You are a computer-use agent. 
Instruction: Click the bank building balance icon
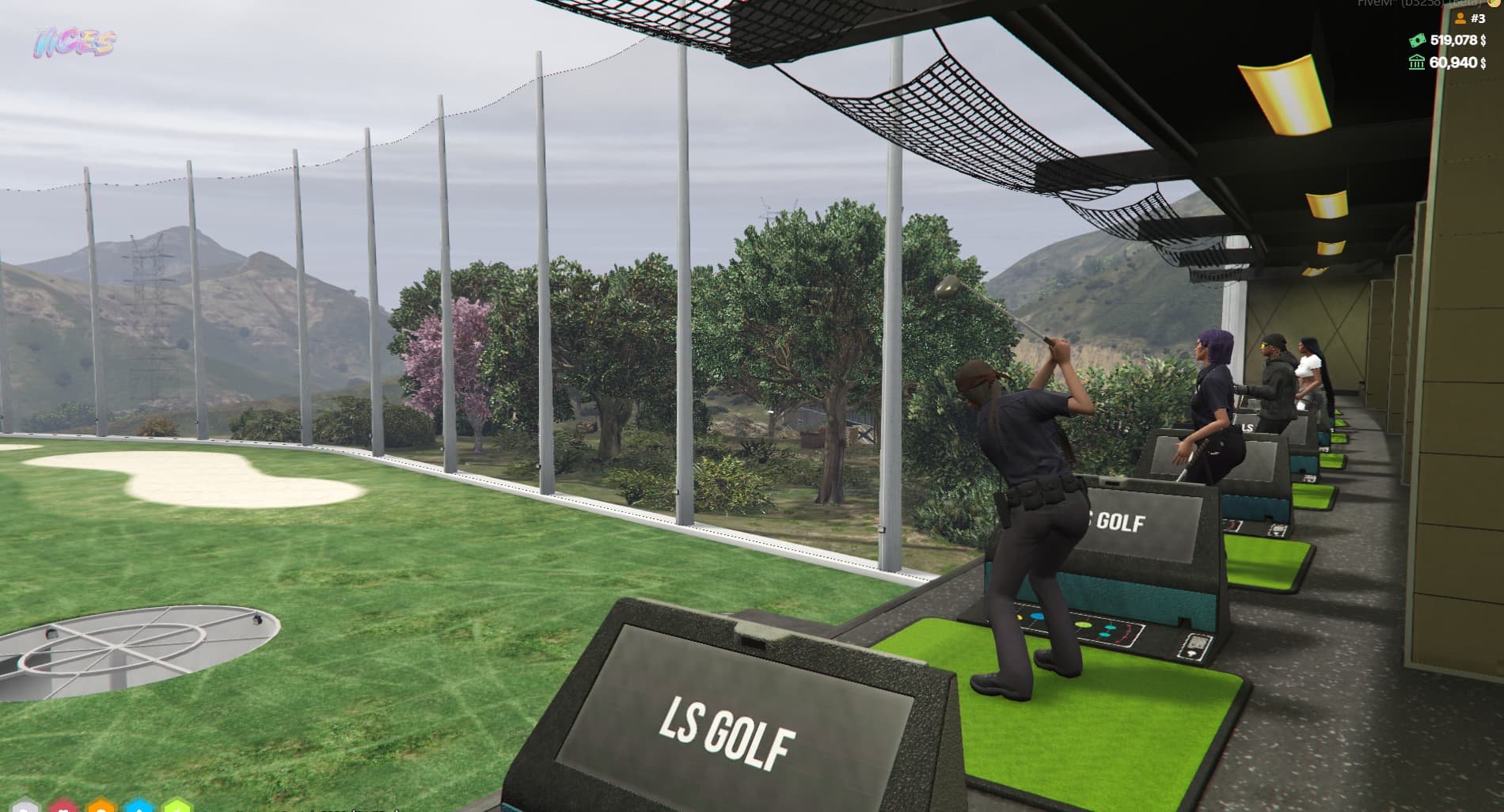pos(1417,62)
